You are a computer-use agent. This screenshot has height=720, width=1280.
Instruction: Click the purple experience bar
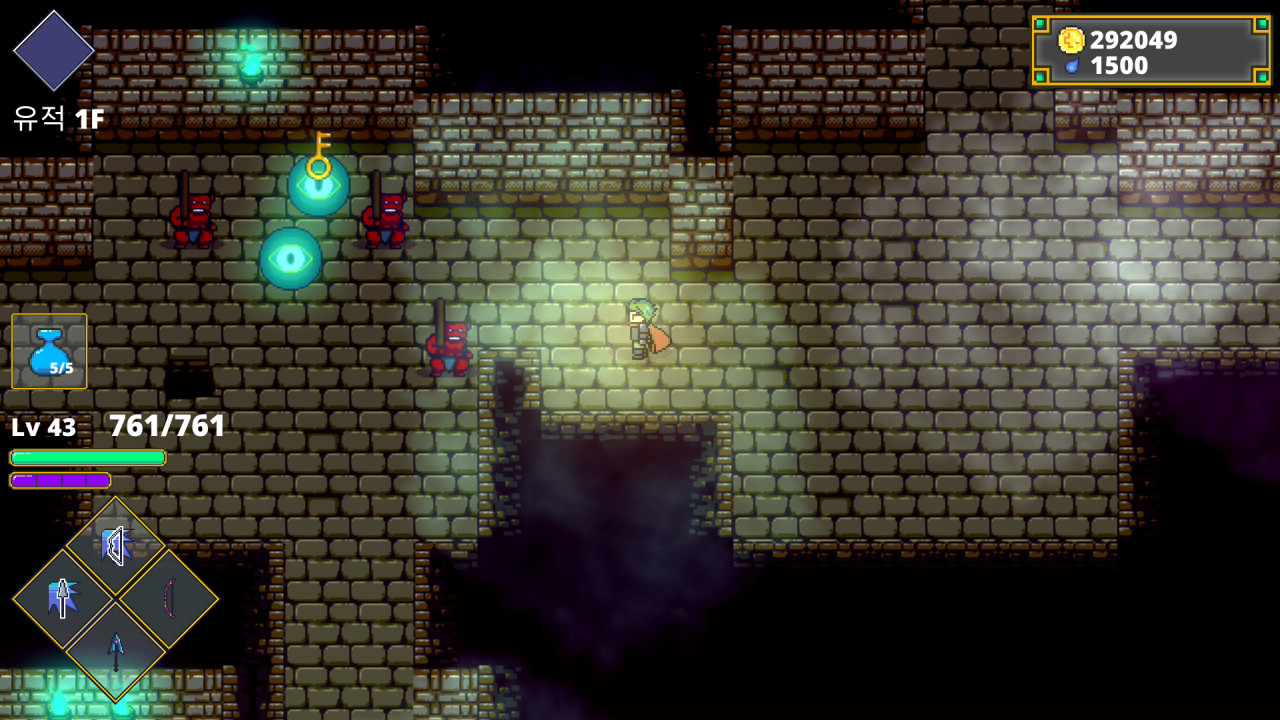point(60,480)
